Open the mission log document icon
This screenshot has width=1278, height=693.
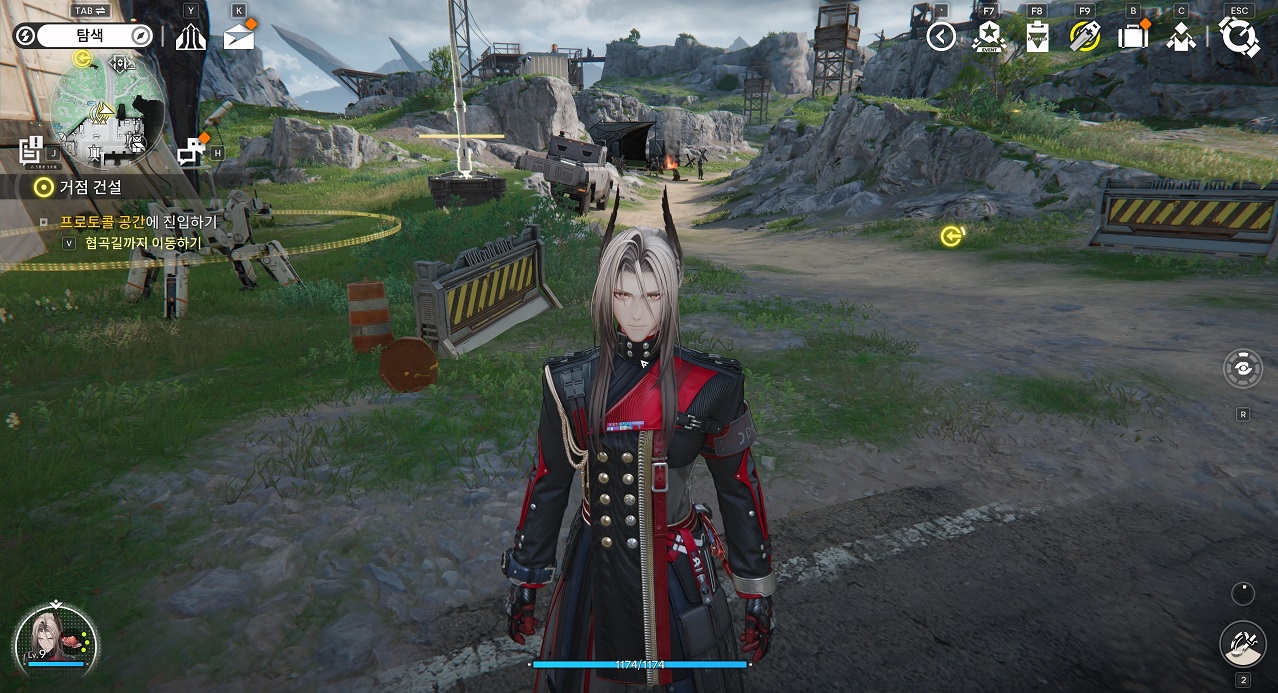coord(31,150)
